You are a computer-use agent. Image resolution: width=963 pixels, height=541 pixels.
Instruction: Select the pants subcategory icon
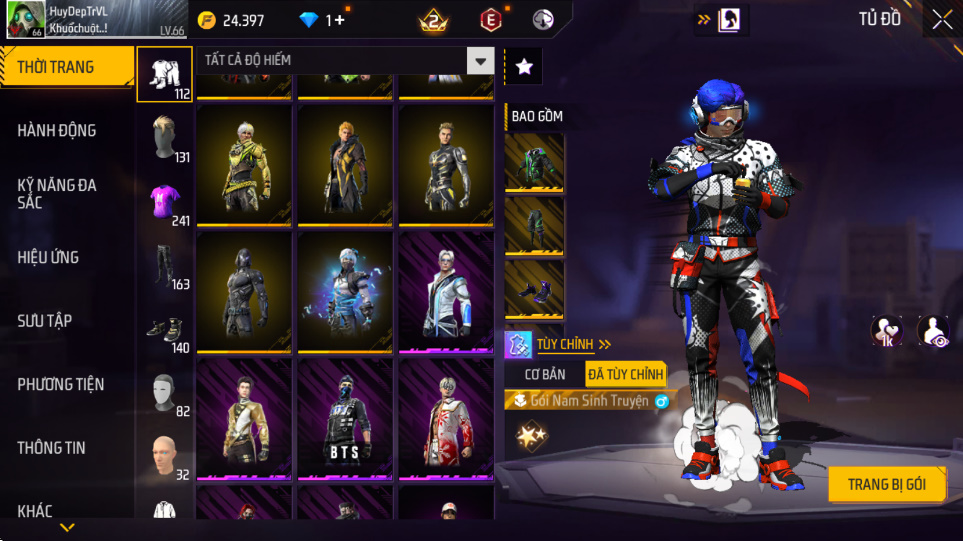pyautogui.click(x=164, y=265)
